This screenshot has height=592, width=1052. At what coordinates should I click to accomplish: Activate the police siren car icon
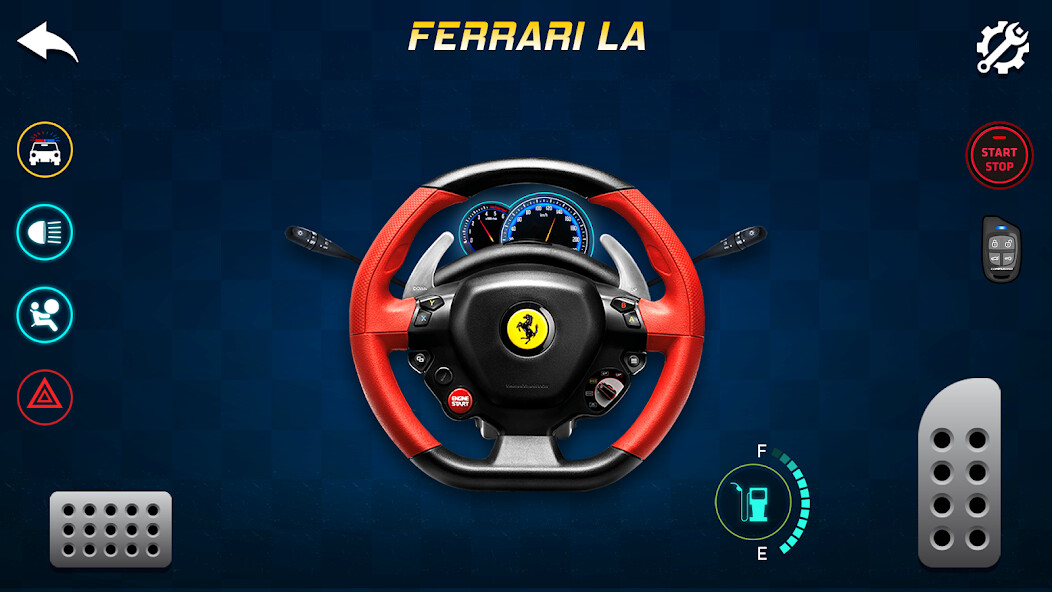coord(45,151)
